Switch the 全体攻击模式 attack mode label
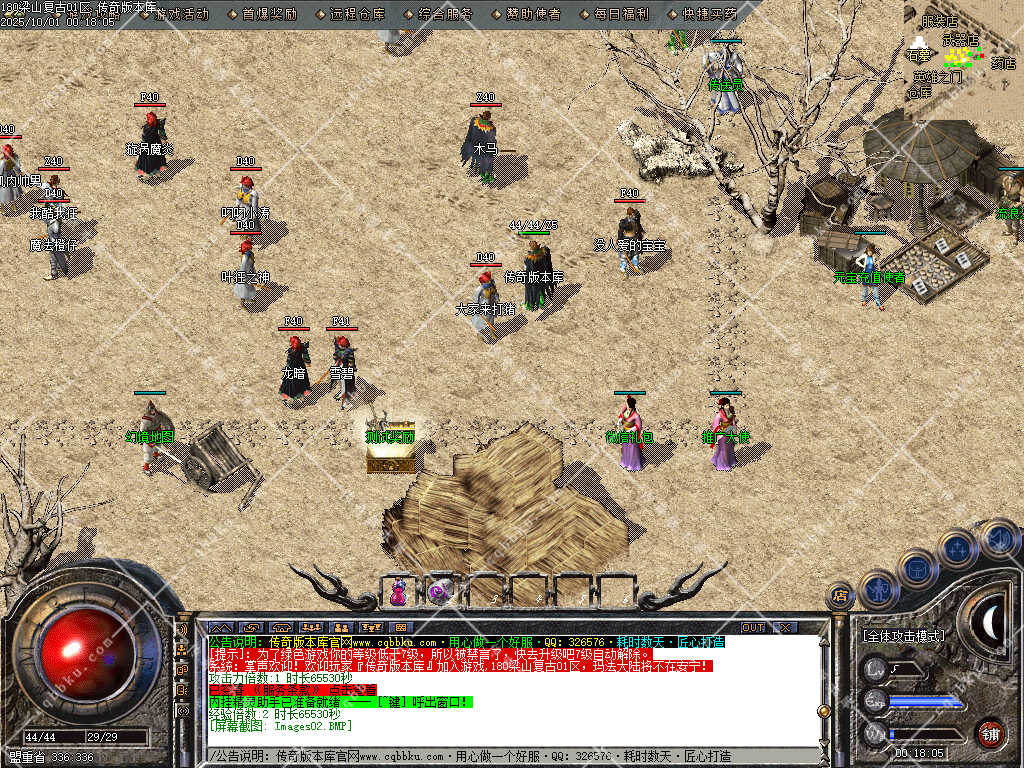Image resolution: width=1024 pixels, height=768 pixels. [x=903, y=636]
